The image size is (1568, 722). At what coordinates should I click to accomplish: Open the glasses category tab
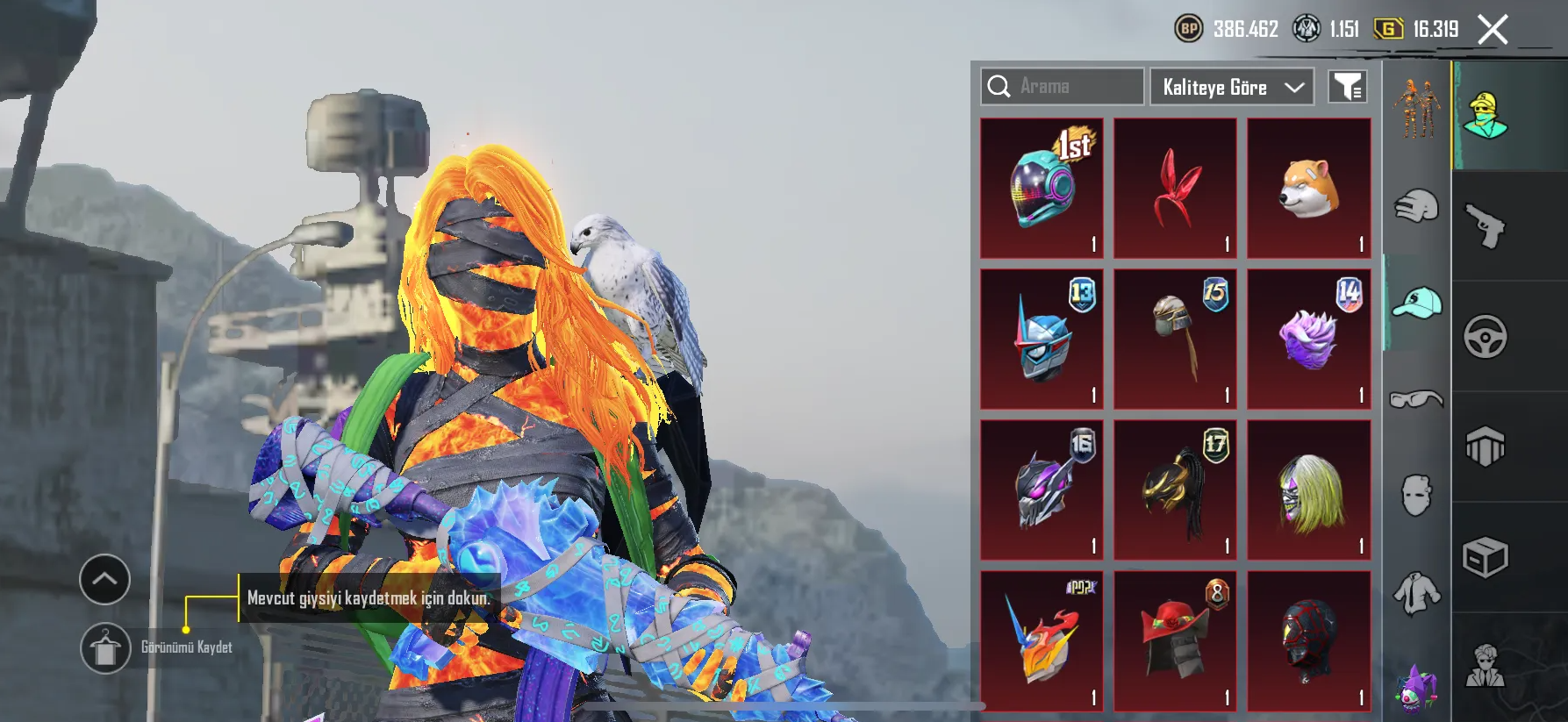pyautogui.click(x=1416, y=399)
